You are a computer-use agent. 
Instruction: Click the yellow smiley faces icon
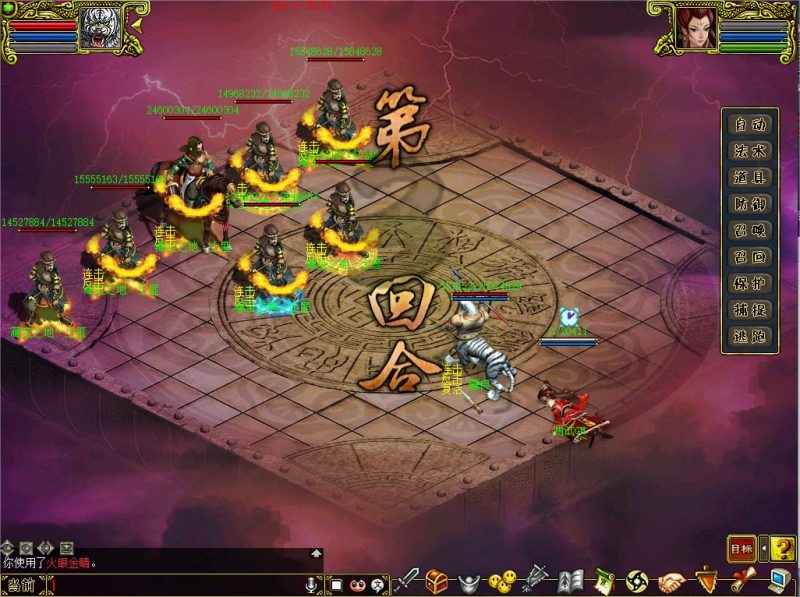(503, 580)
